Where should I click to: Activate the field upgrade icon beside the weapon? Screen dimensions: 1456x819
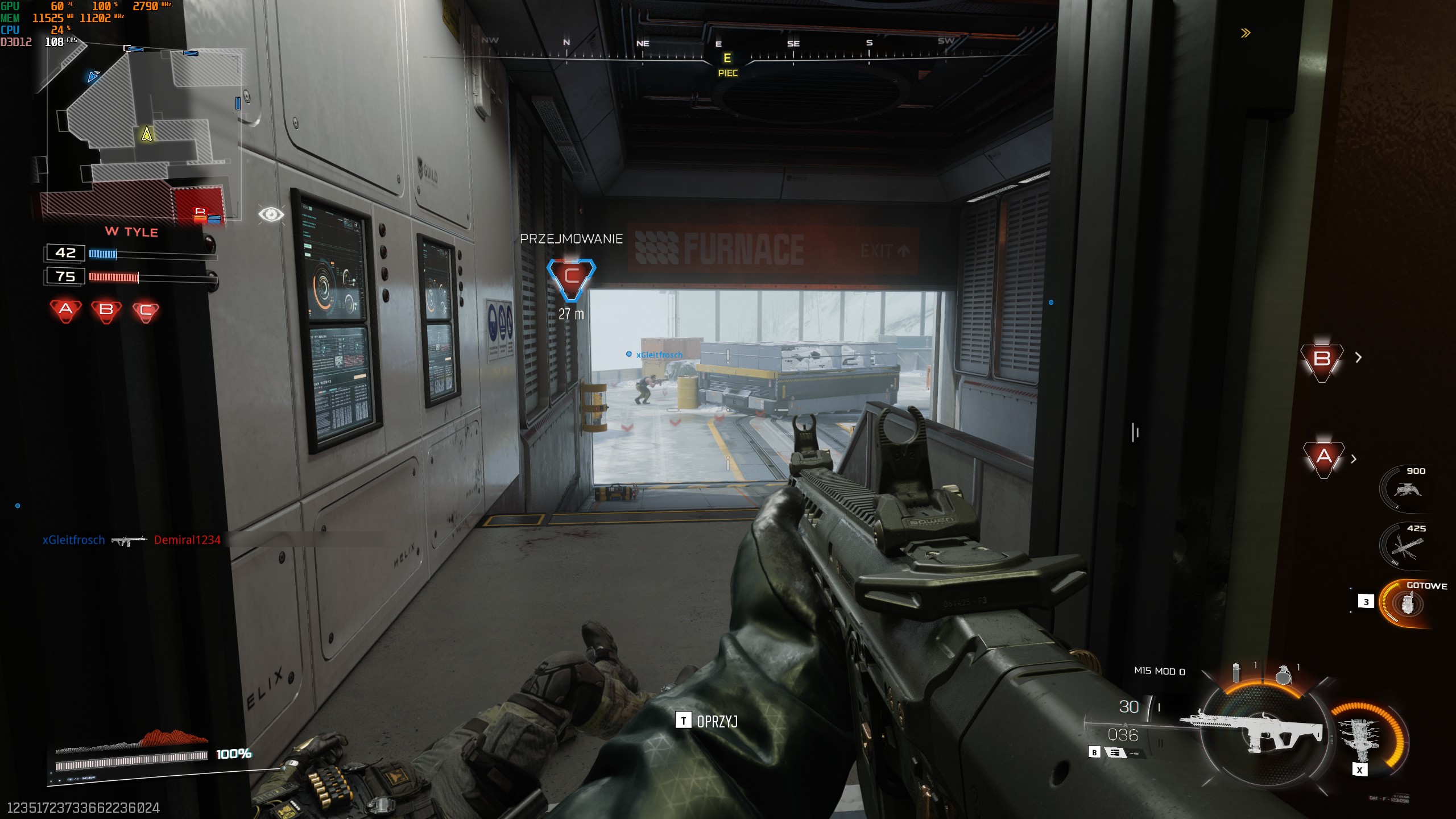tap(1363, 738)
